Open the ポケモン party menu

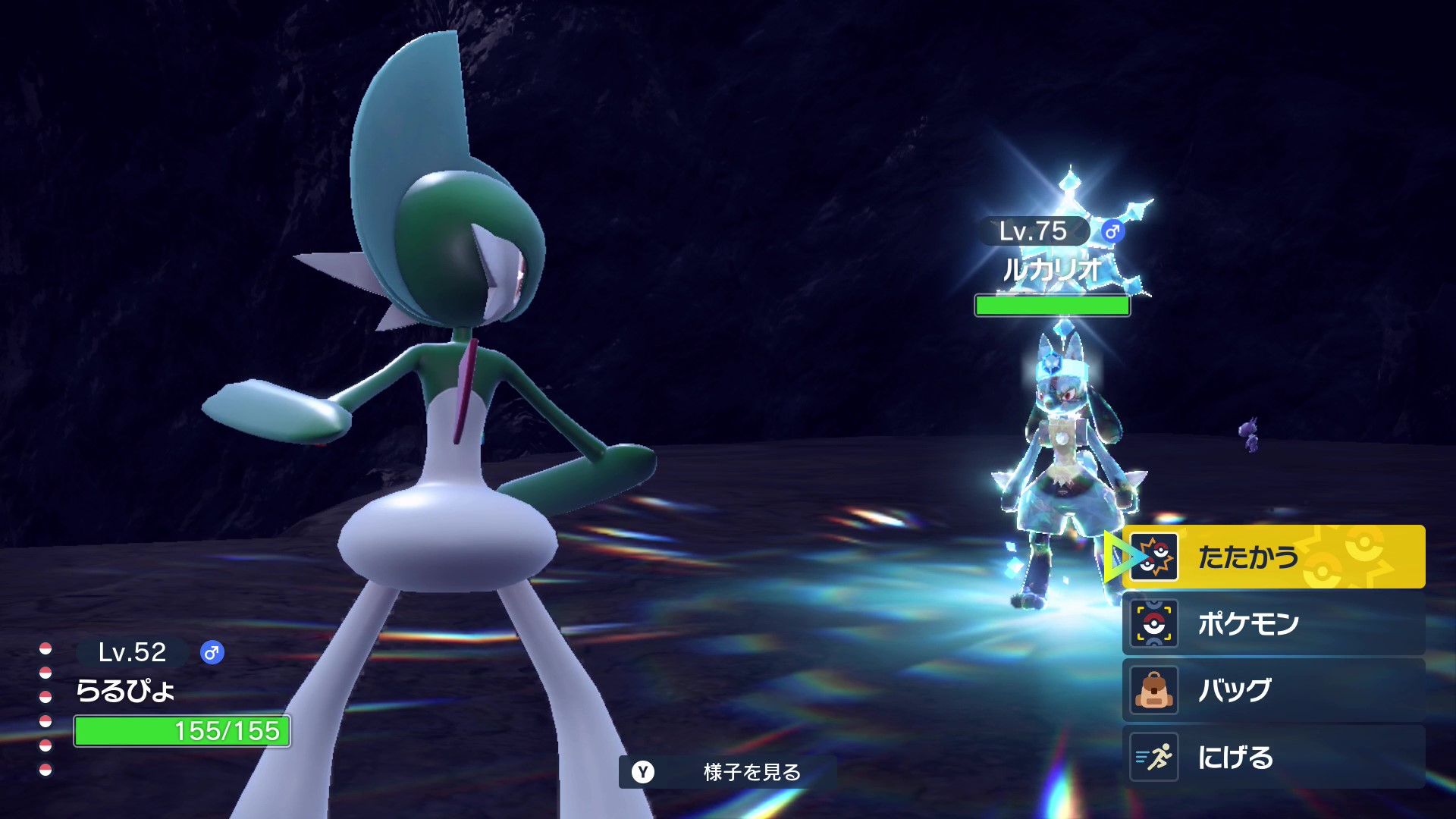(x=1274, y=623)
